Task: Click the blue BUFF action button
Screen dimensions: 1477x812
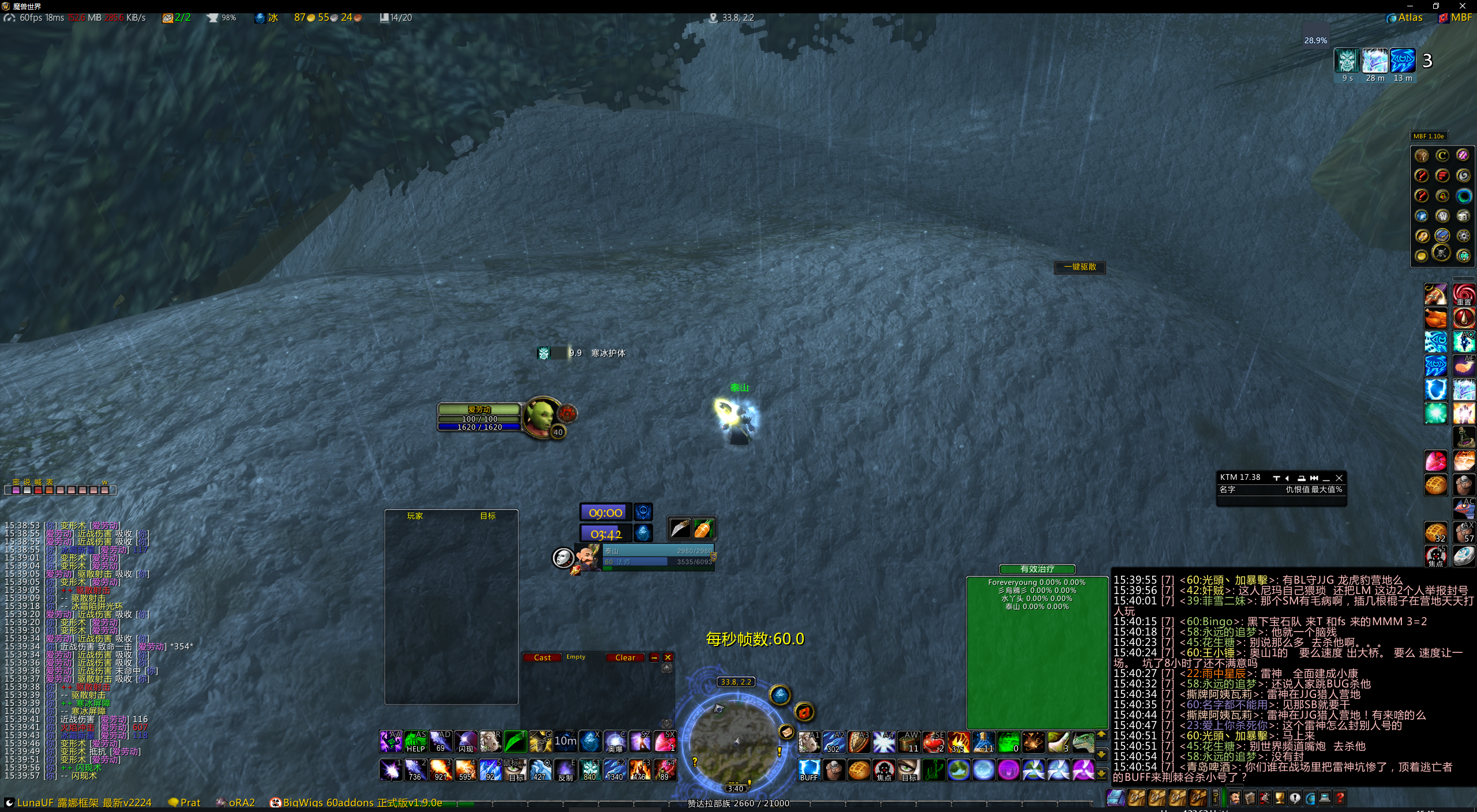Action: [x=809, y=770]
